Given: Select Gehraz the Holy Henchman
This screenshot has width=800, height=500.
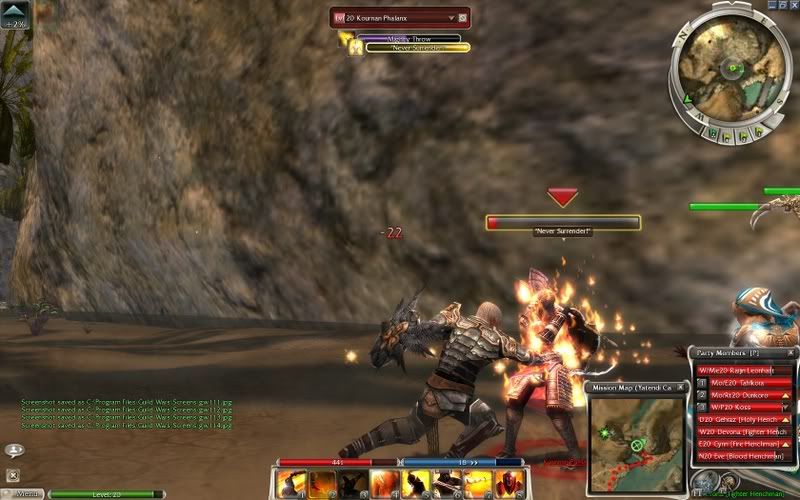Looking at the screenshot, I should [742, 420].
